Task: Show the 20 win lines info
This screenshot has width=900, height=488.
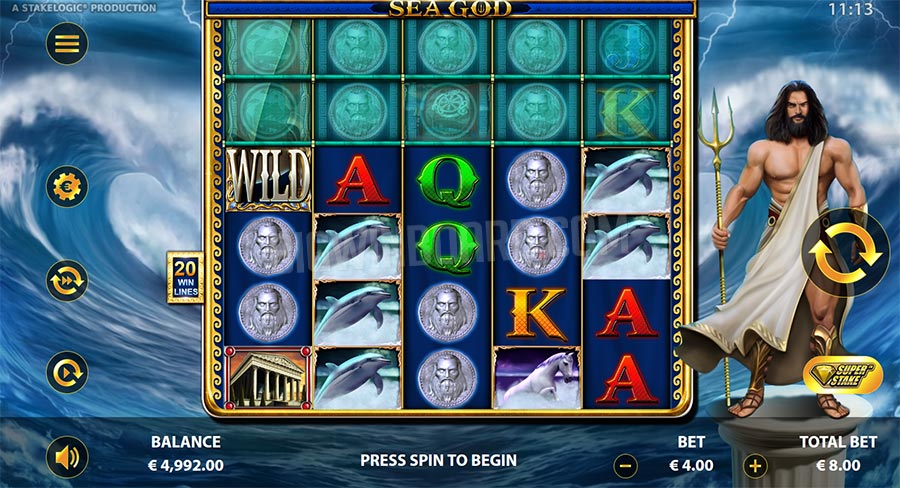Action: point(185,277)
